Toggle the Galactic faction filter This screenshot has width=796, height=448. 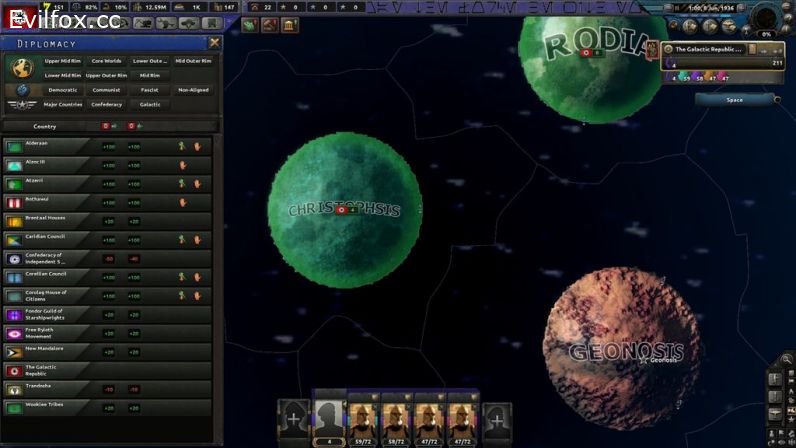[150, 104]
